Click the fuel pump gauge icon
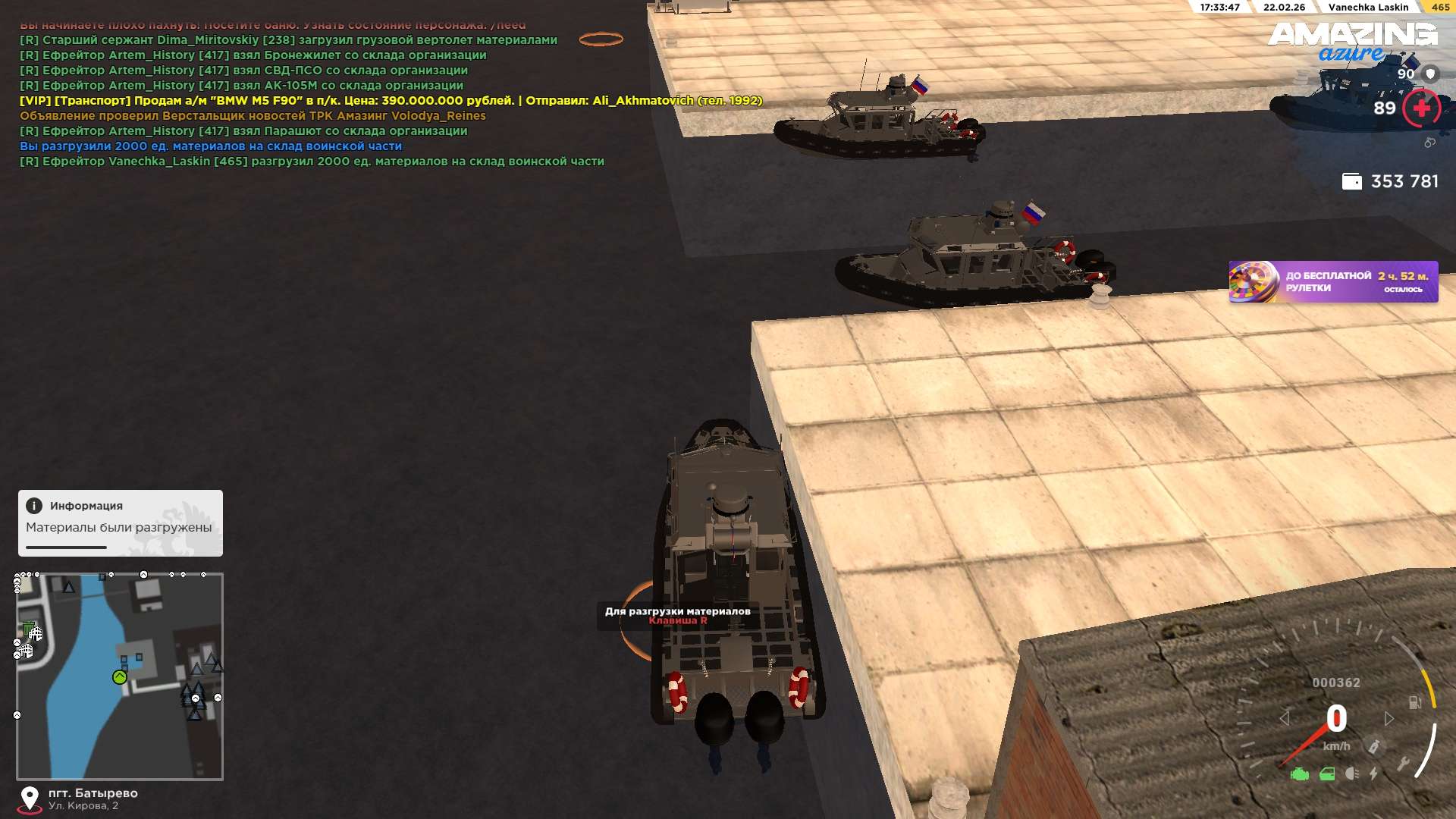 pos(1414,702)
